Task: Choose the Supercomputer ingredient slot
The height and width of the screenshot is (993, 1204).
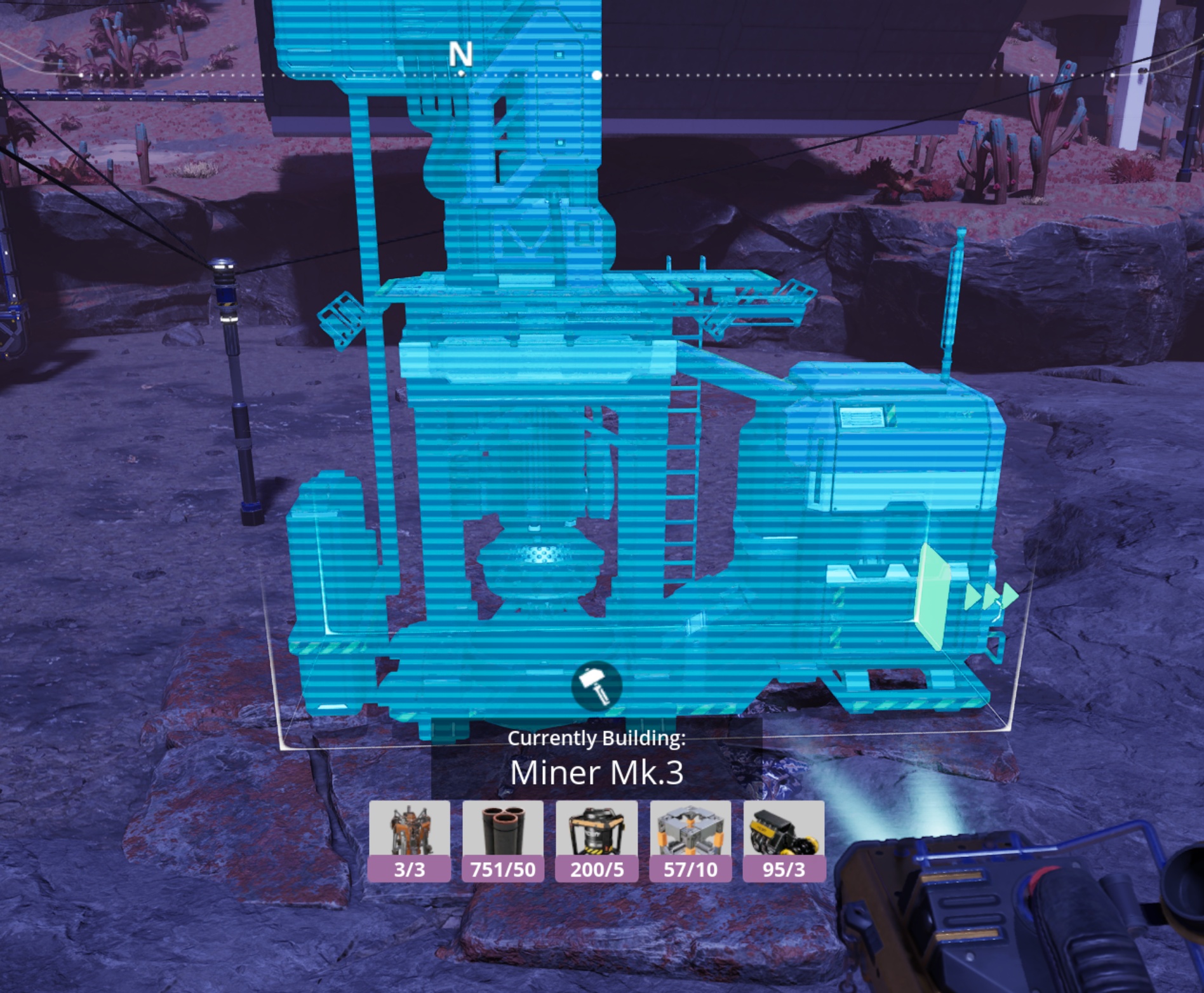Action: 596,840
